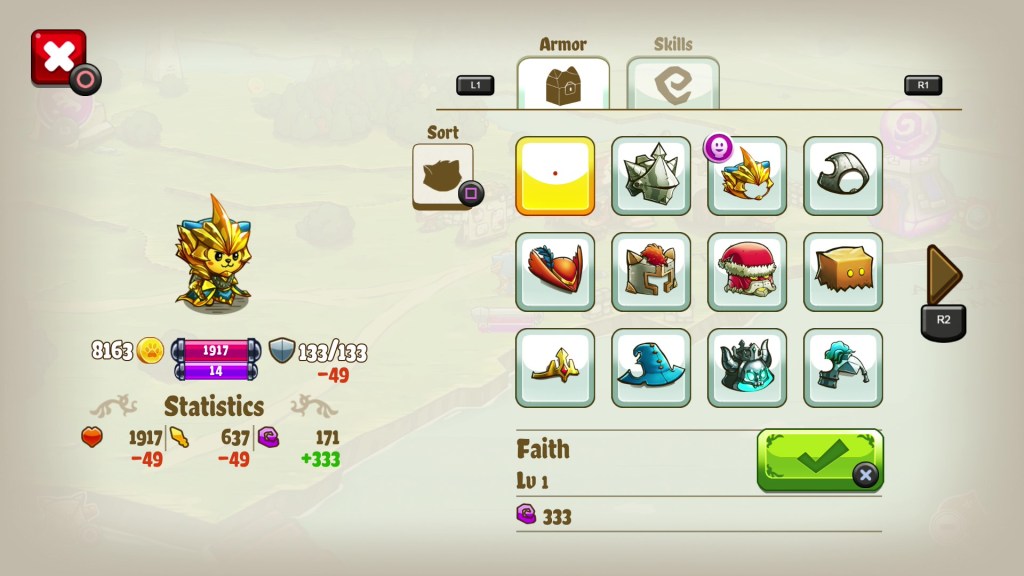Select the dark horned crown helmet
The image size is (1024, 576).
(747, 367)
